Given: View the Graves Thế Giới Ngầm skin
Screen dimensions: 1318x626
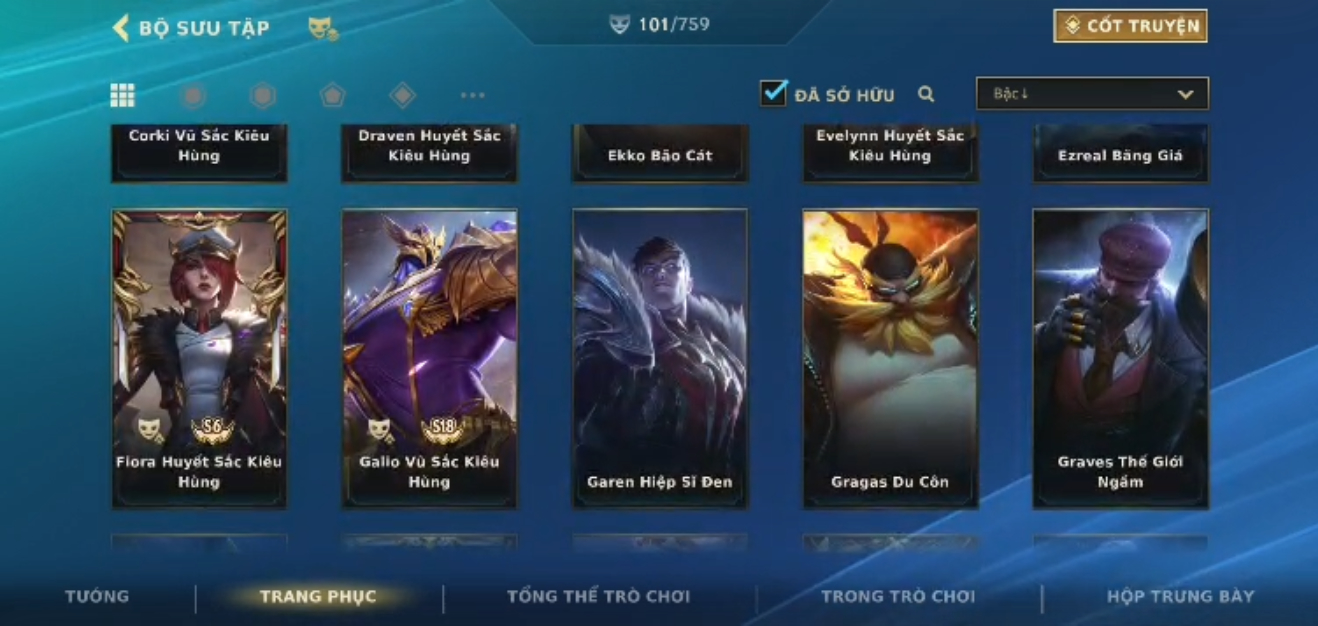Looking at the screenshot, I should 1120,358.
